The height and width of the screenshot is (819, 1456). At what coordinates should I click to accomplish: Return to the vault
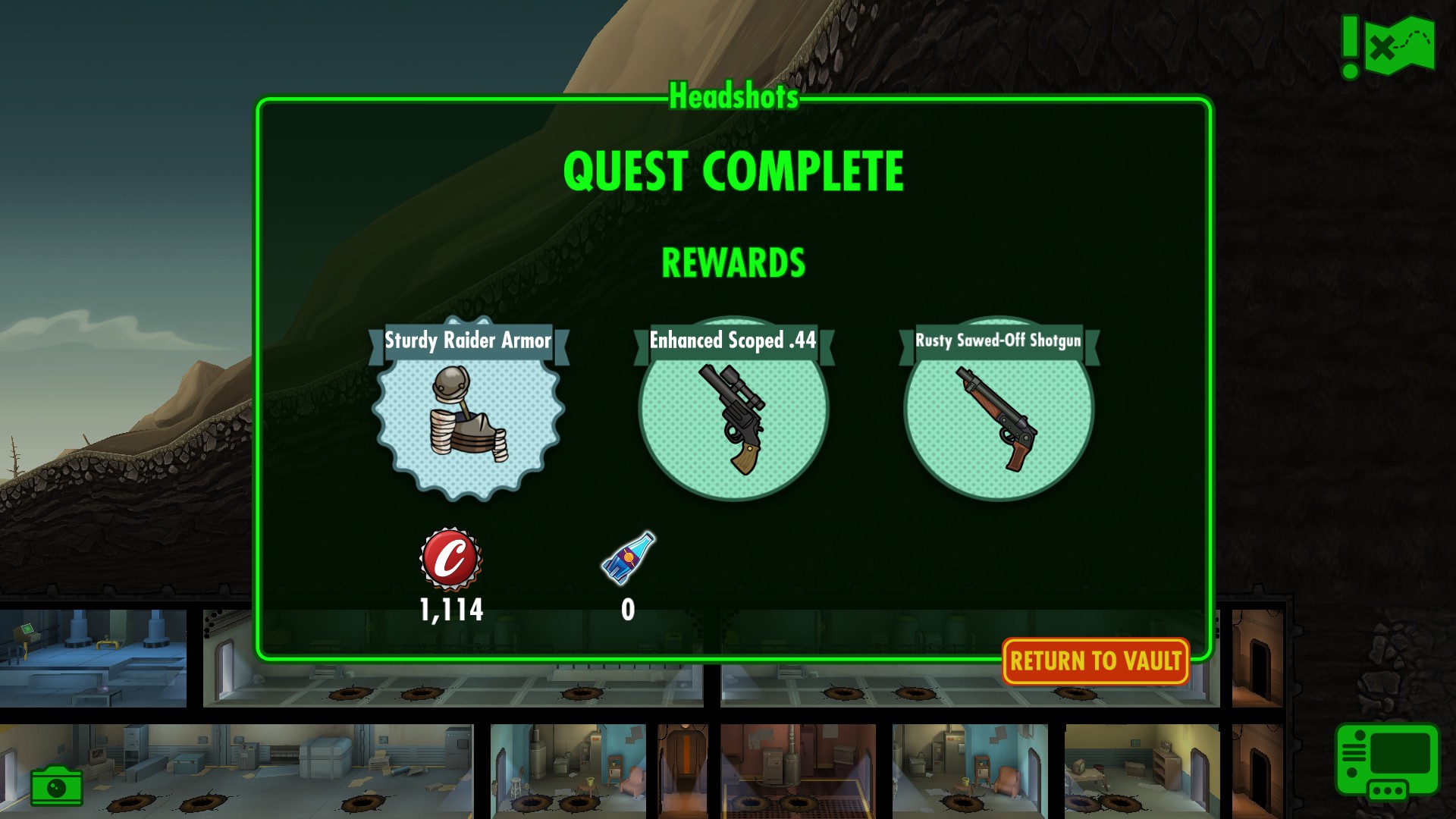1095,661
